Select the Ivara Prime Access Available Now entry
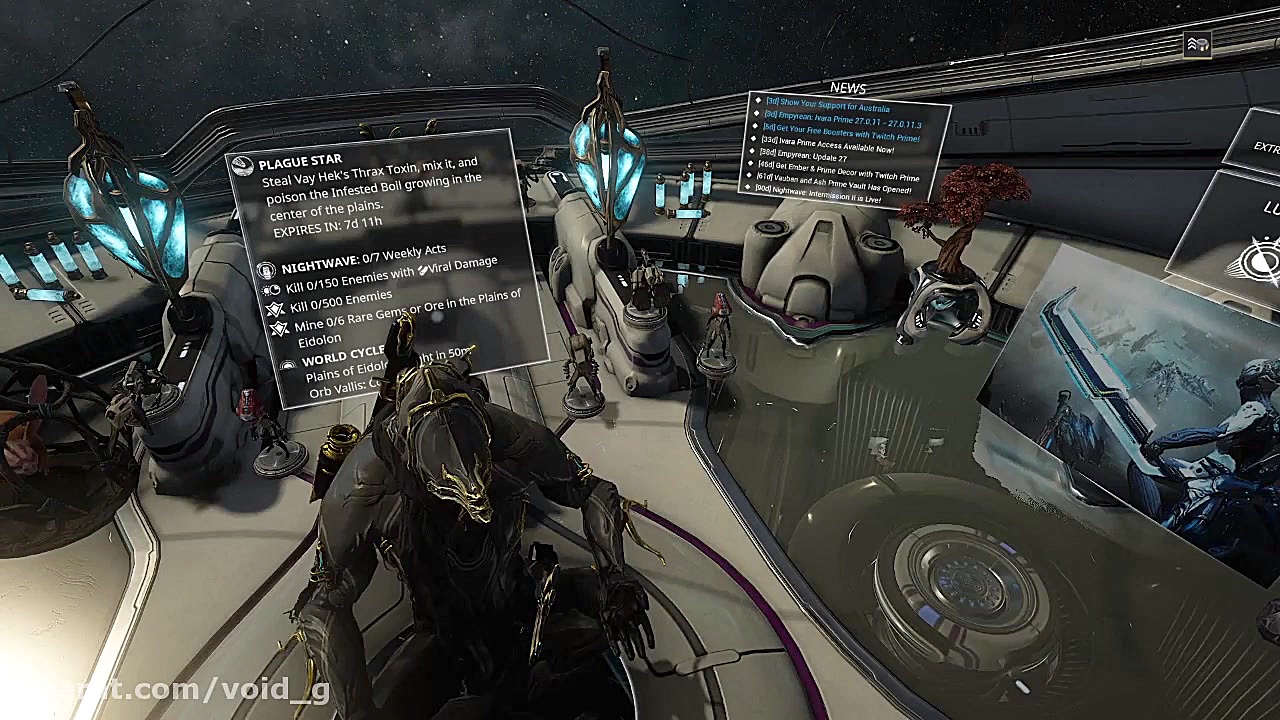The height and width of the screenshot is (720, 1280). pos(826,145)
